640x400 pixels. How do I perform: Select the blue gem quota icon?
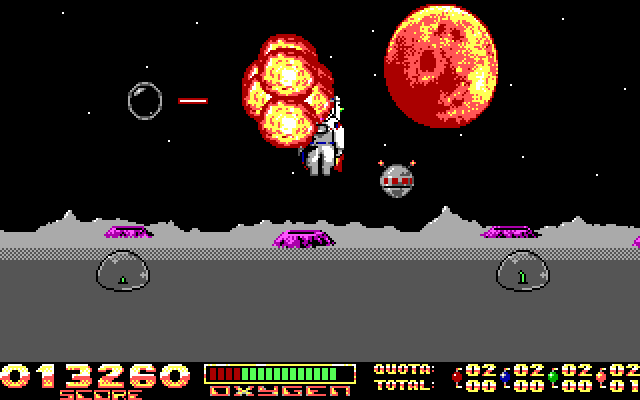point(506,377)
